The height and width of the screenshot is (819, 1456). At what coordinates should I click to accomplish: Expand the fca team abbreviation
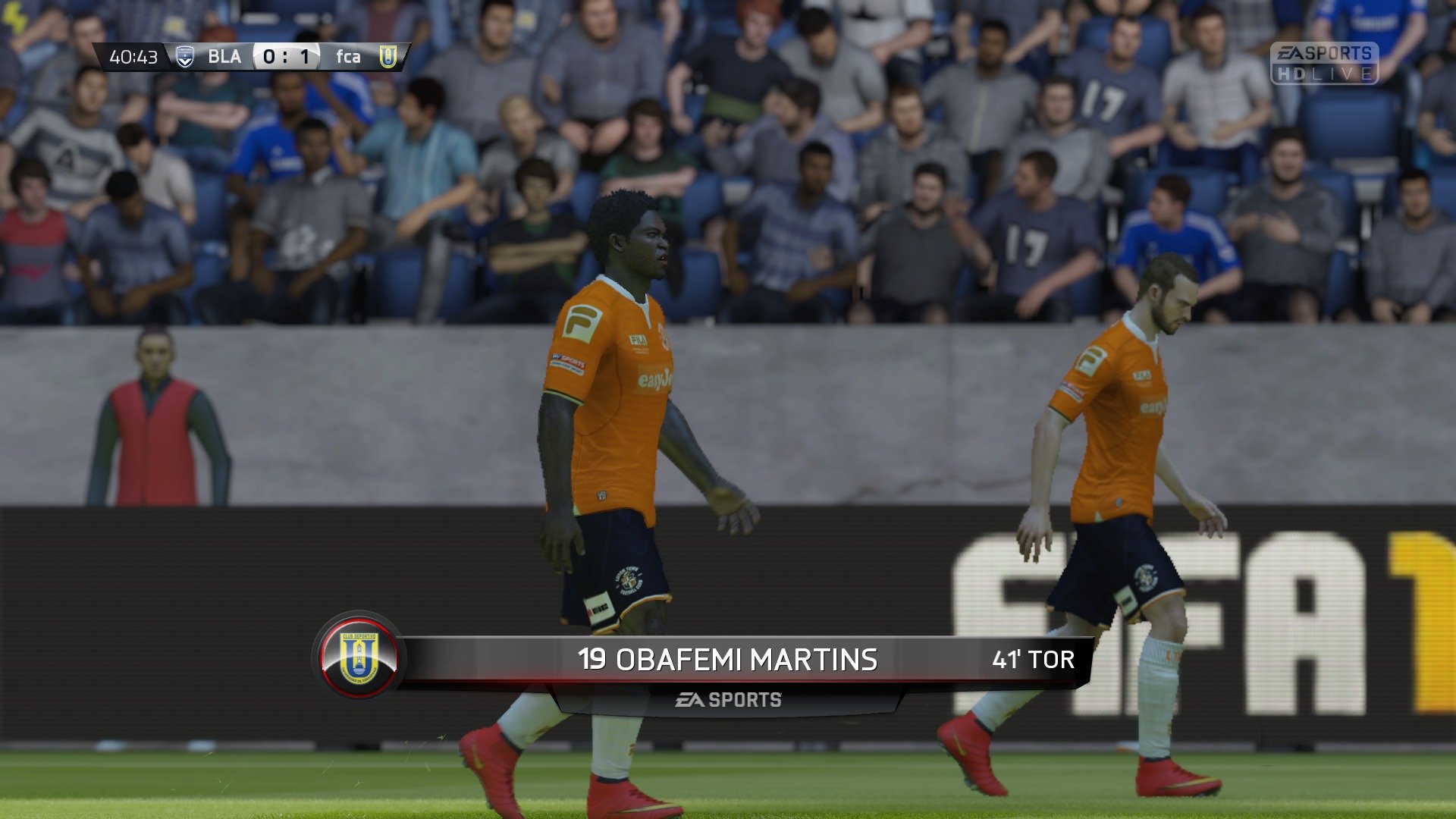(348, 55)
